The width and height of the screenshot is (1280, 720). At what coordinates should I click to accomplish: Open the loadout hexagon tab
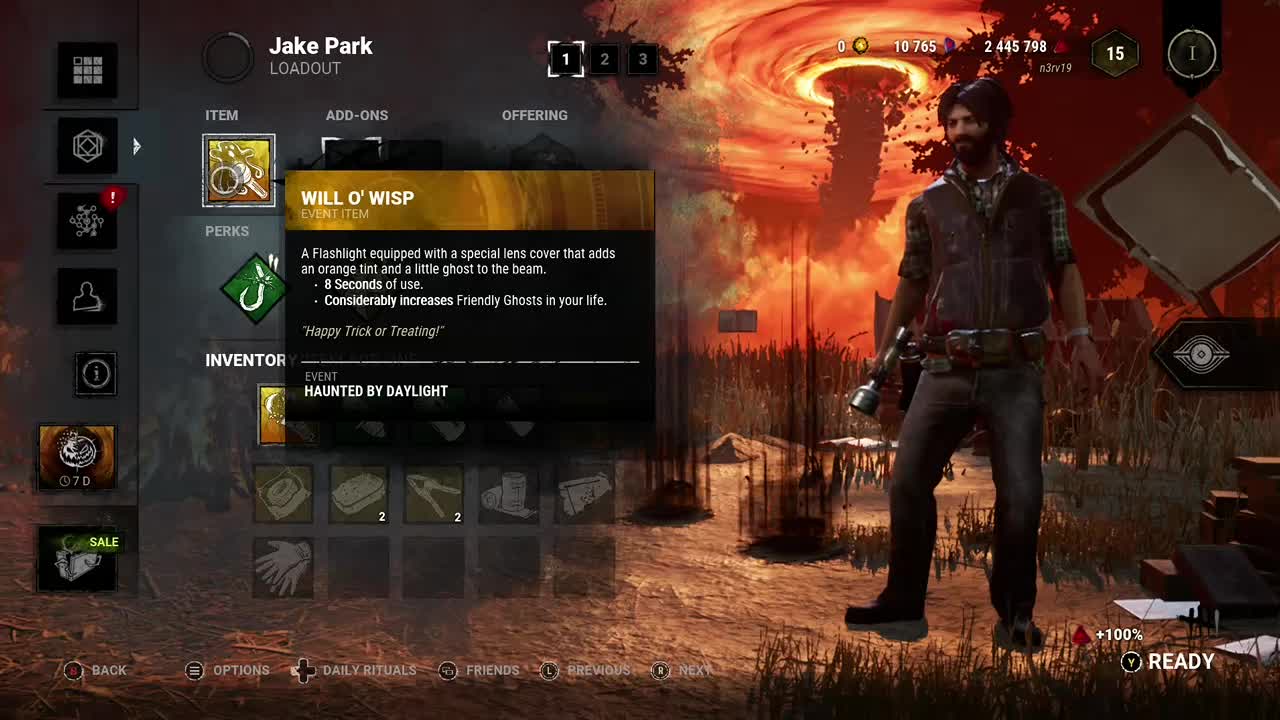click(x=87, y=146)
